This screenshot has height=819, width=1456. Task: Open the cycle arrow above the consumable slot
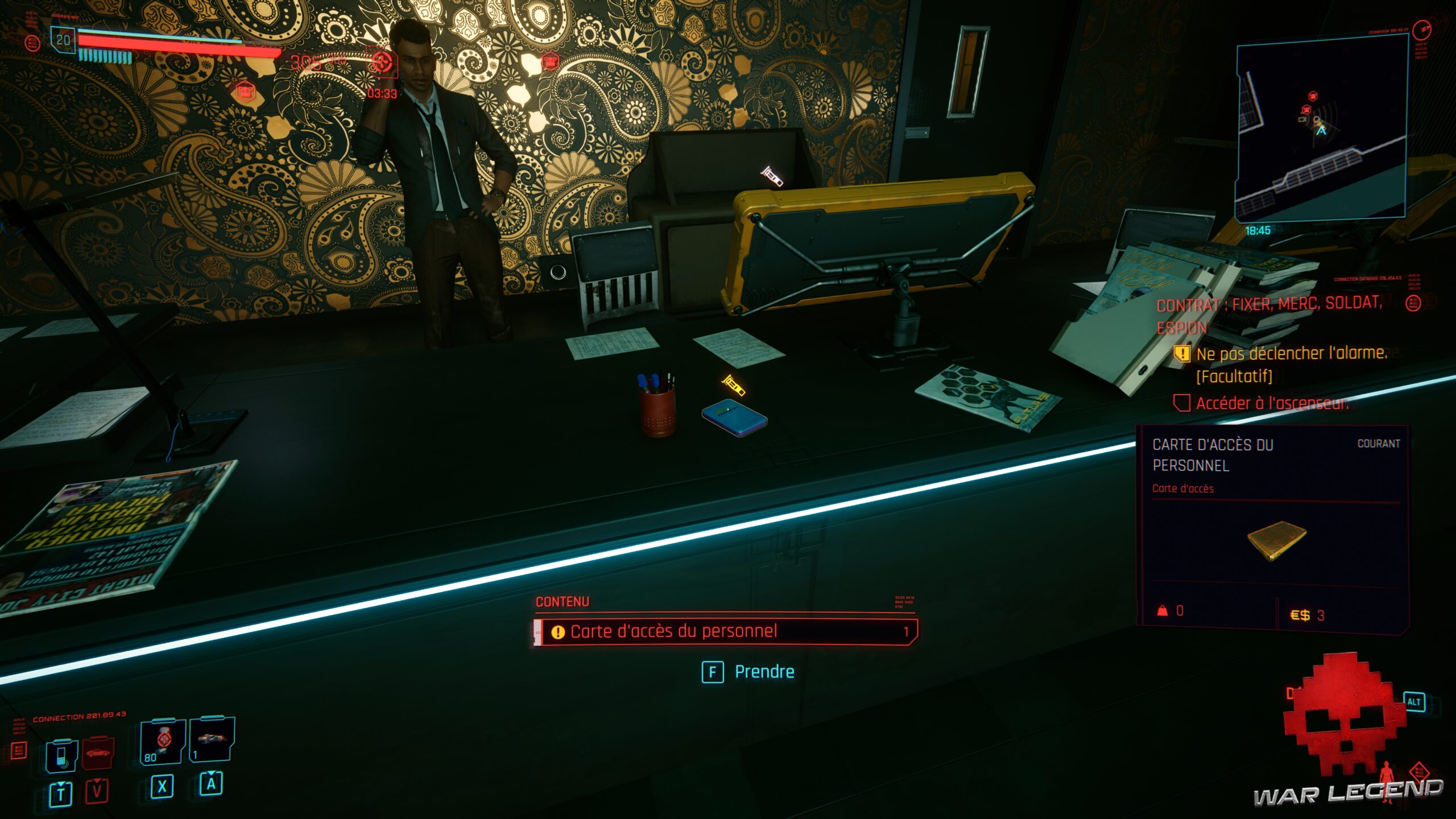point(211,774)
